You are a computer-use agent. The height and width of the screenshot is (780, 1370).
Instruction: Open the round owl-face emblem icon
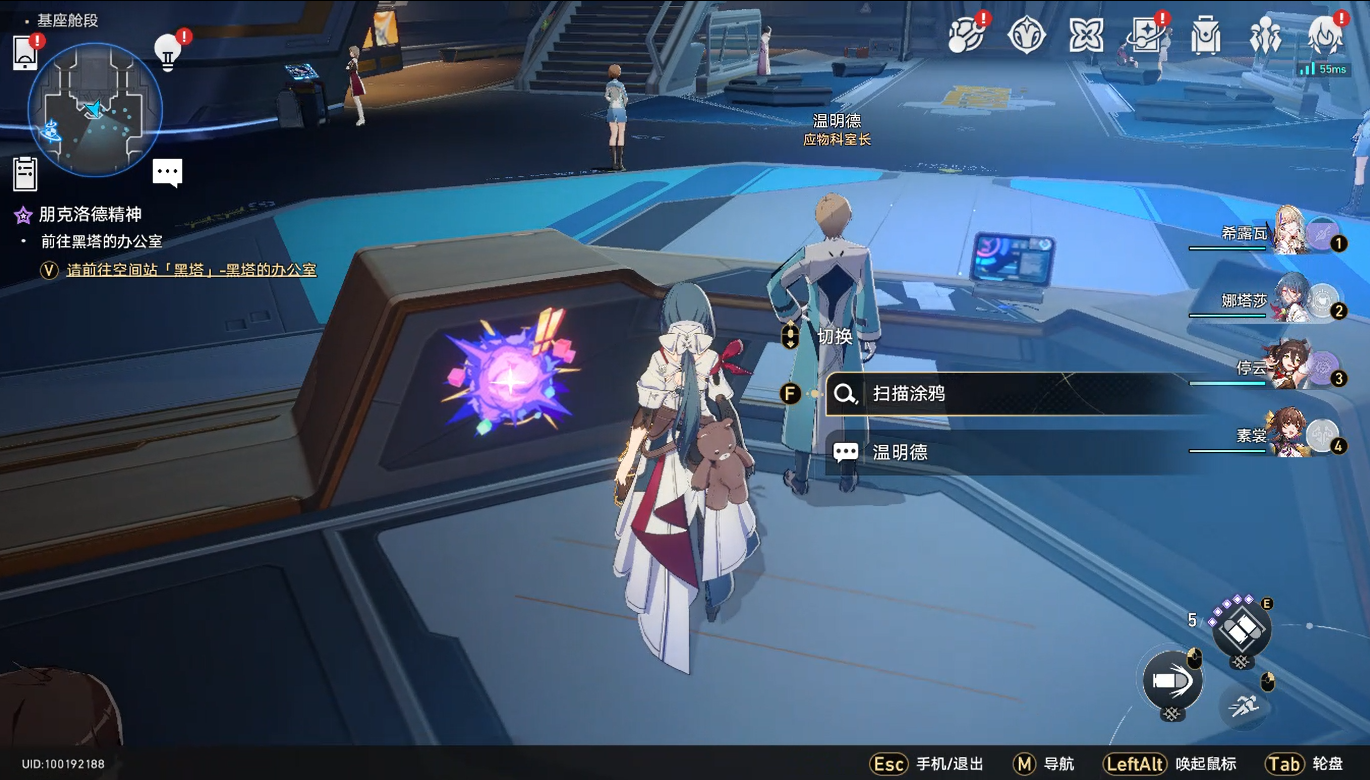click(1026, 36)
